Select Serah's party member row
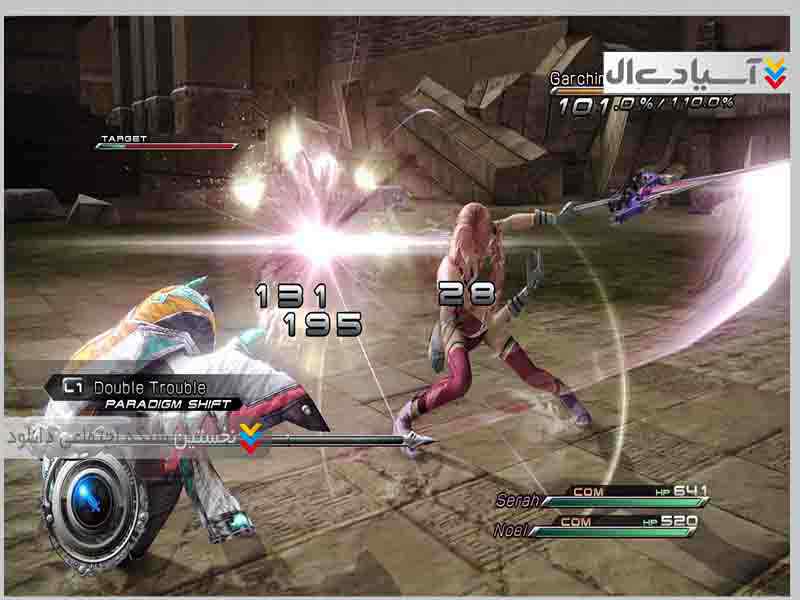 (x=601, y=495)
